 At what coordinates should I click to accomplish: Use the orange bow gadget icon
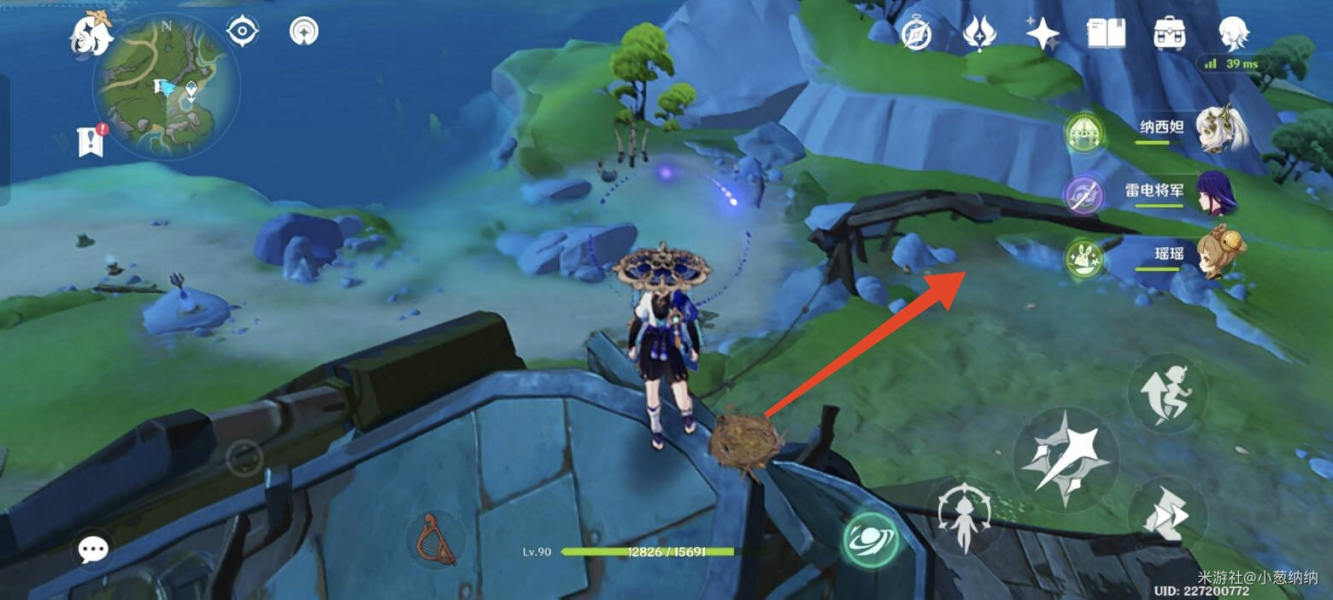[x=435, y=538]
